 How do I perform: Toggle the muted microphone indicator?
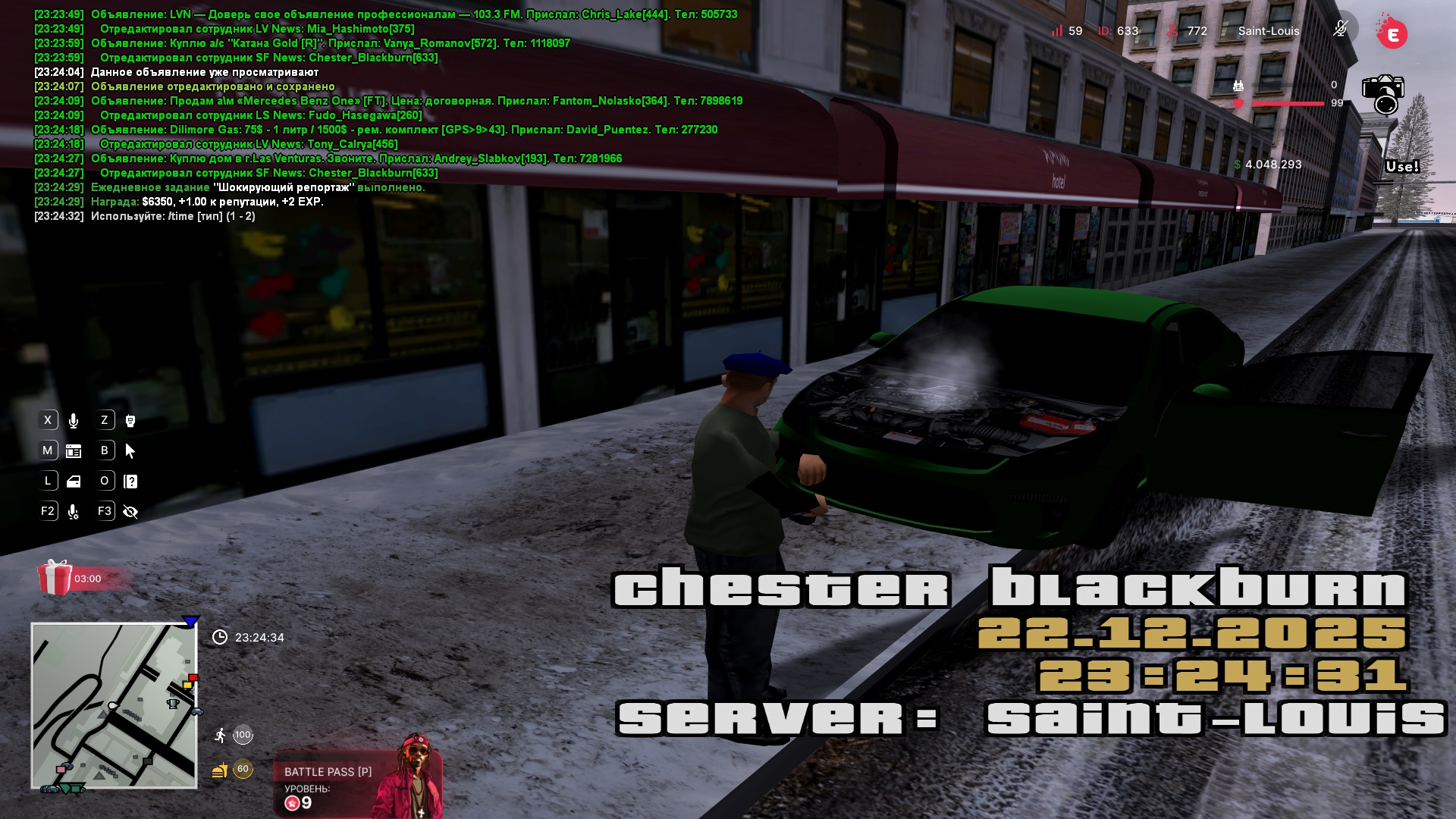click(1340, 30)
